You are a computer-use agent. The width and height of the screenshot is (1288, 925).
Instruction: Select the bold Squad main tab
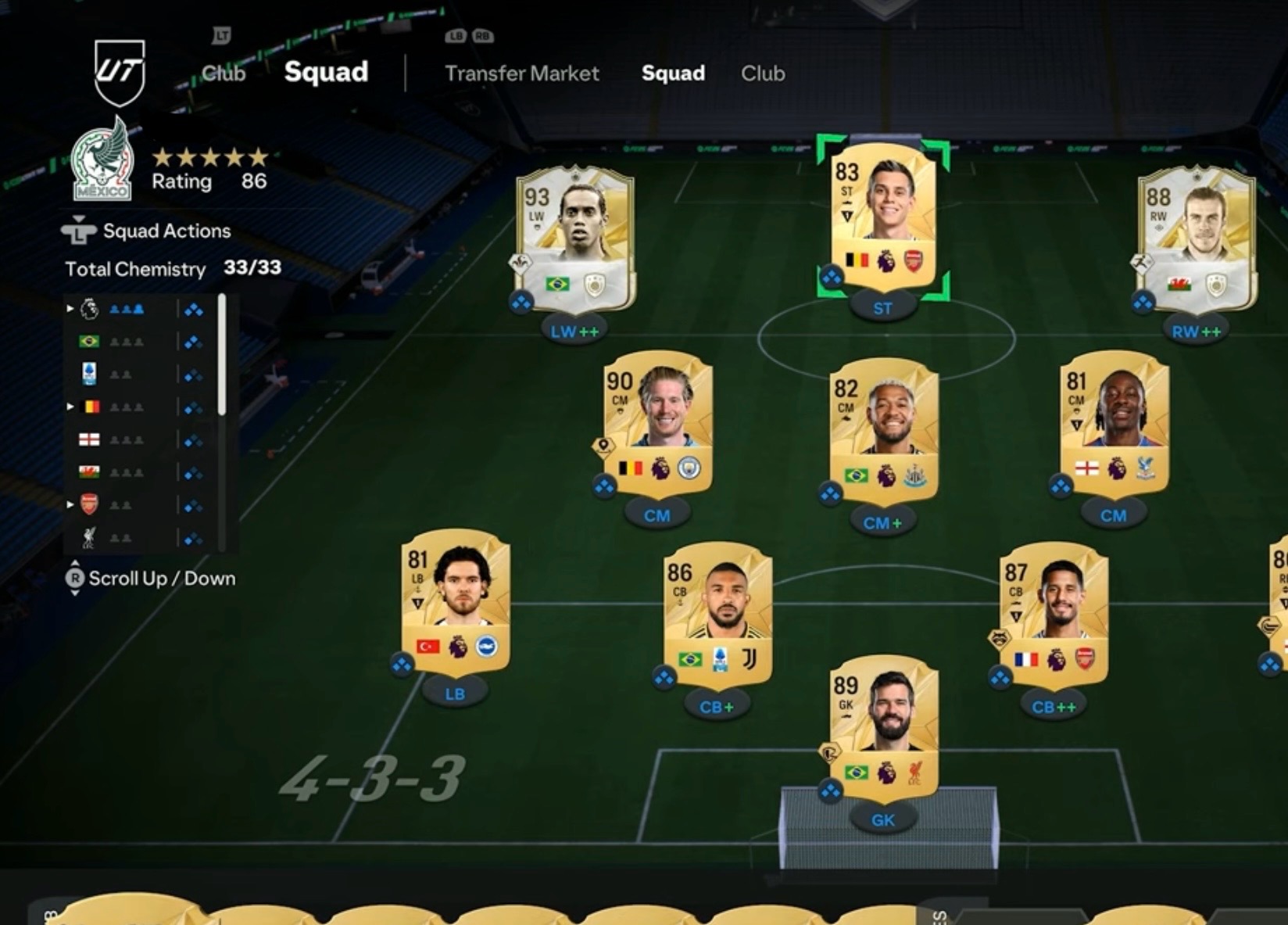point(326,72)
